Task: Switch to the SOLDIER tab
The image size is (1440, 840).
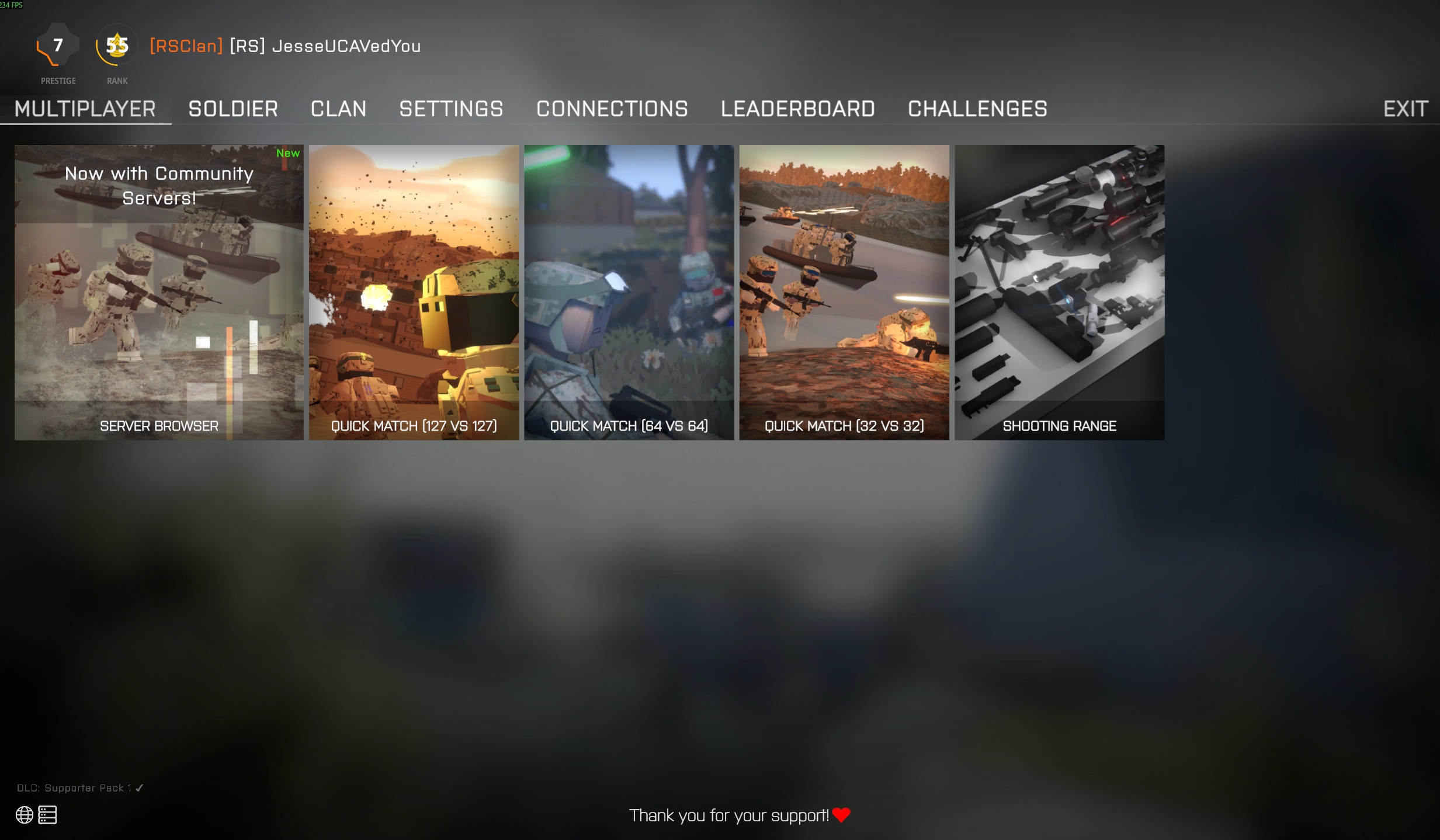Action: point(233,109)
